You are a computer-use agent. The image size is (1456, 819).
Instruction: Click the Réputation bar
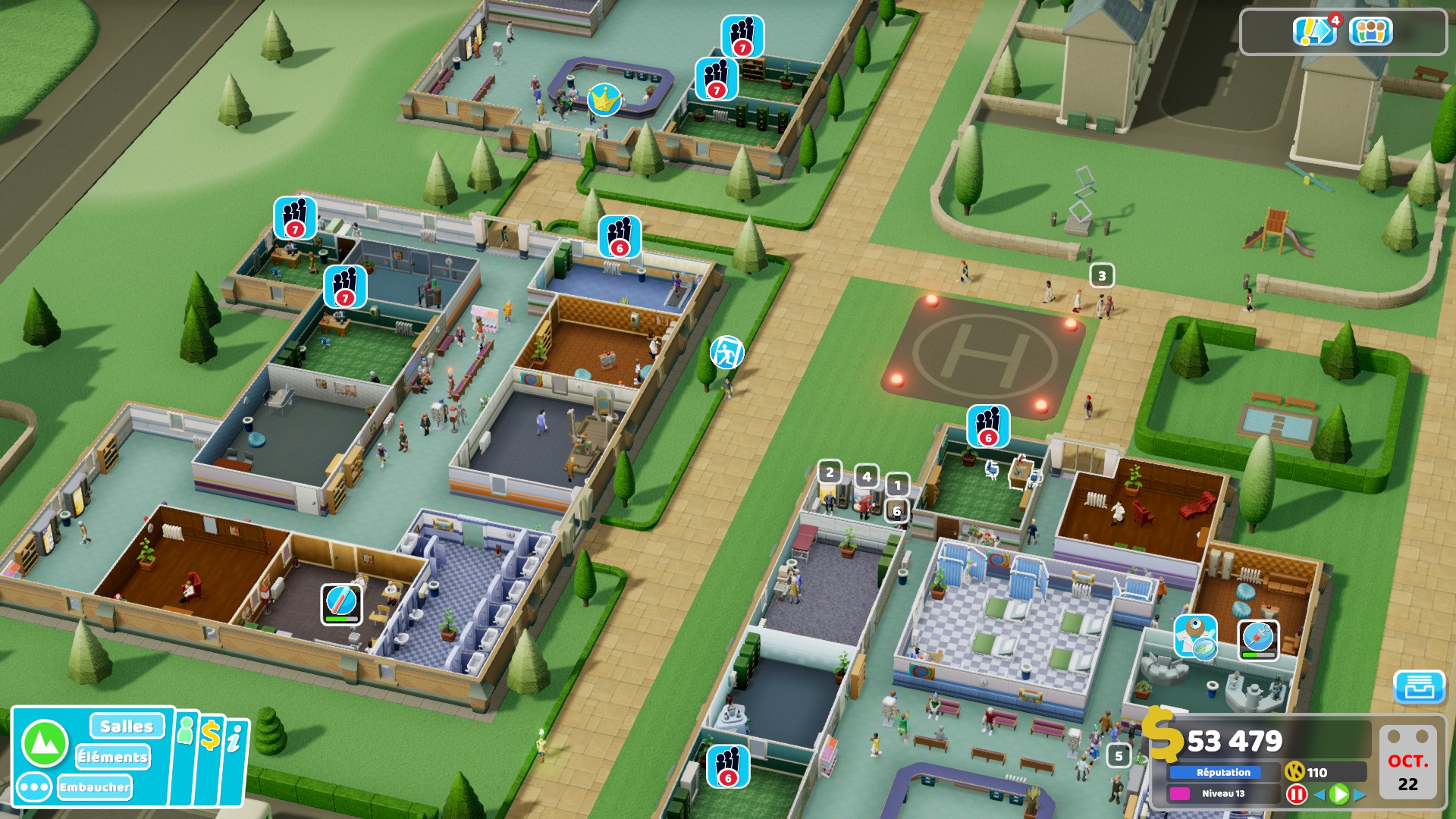tap(1223, 772)
